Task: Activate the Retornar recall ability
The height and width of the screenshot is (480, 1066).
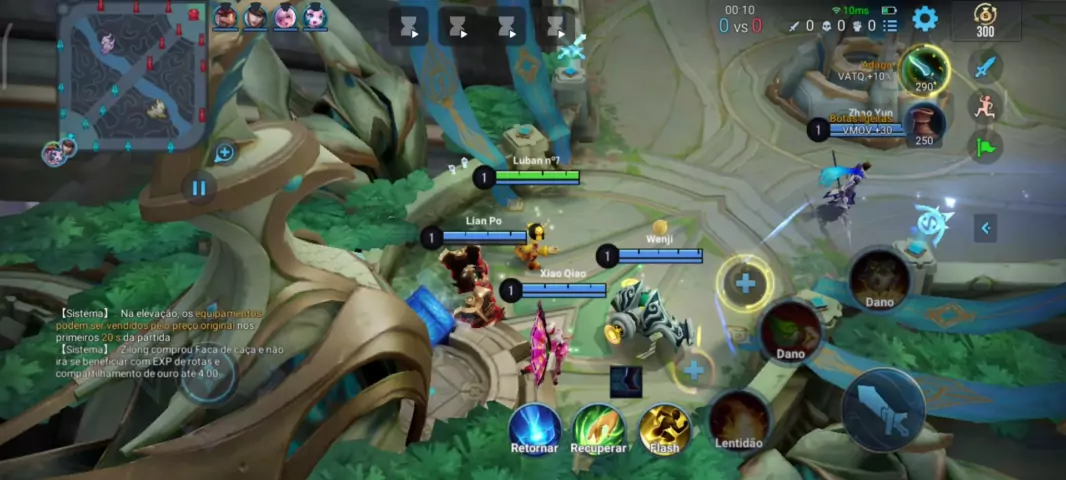Action: click(535, 428)
